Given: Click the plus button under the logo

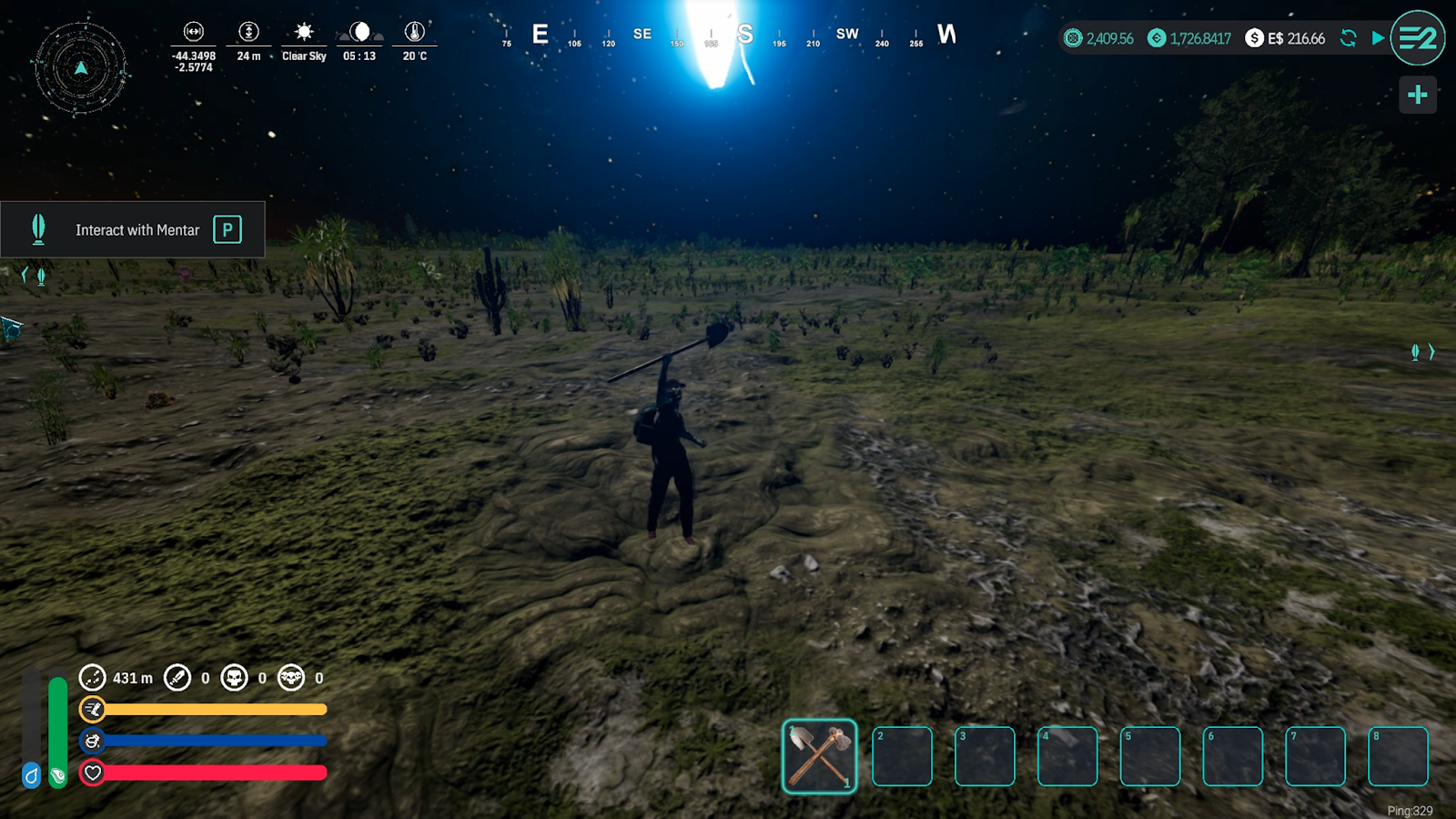Looking at the screenshot, I should click(x=1417, y=95).
